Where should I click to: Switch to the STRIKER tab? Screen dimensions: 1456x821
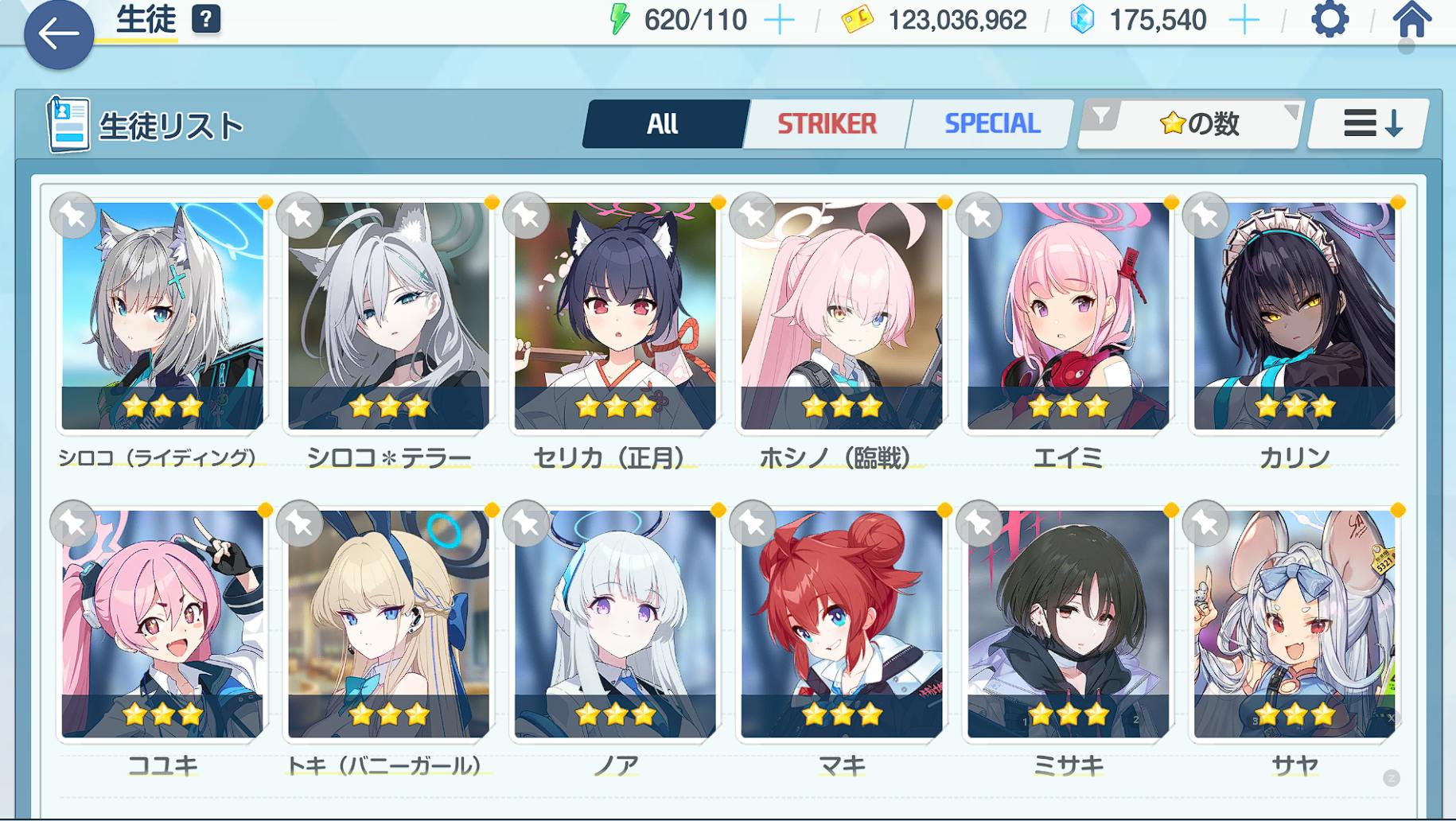pos(827,124)
